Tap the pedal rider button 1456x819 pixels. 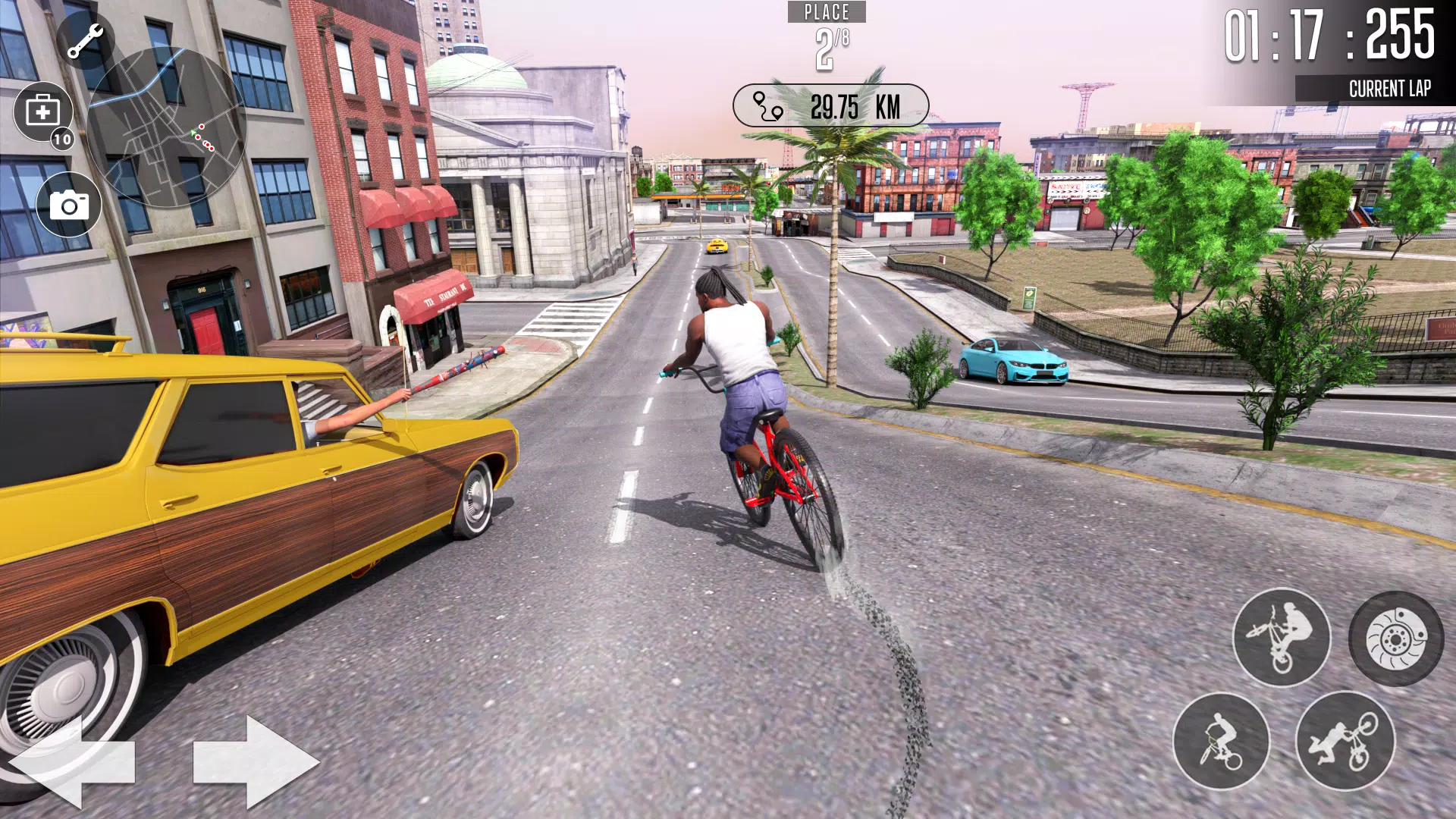(x=1221, y=741)
